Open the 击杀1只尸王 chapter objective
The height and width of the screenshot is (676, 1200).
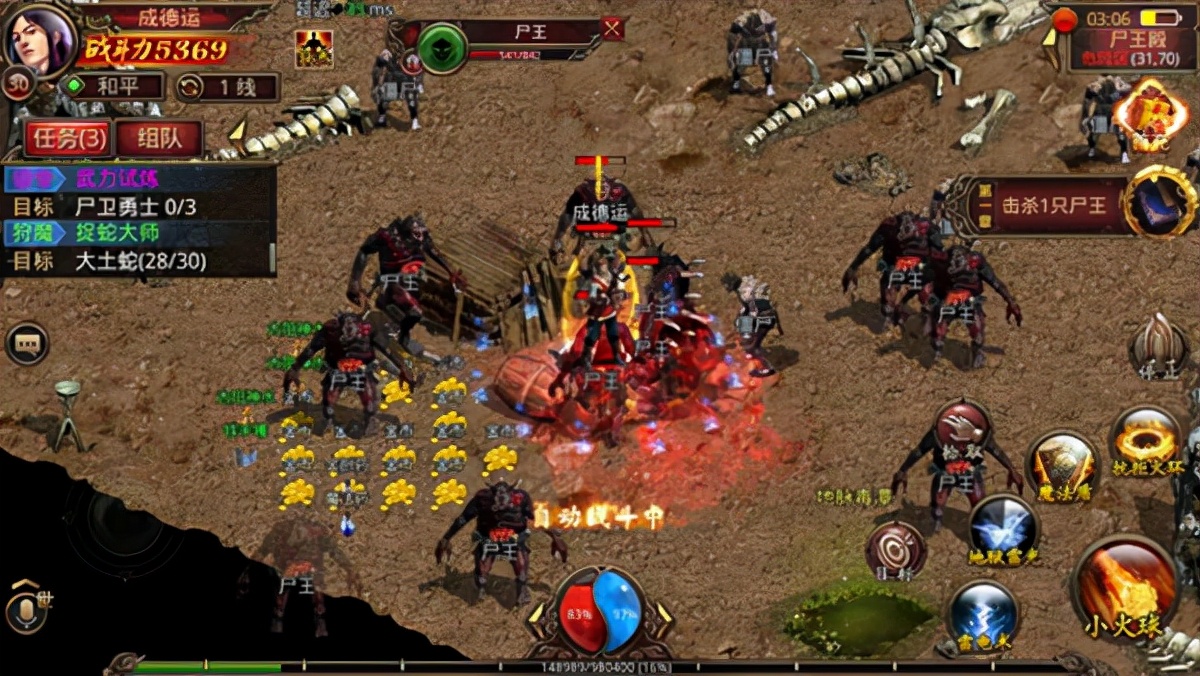click(1050, 206)
